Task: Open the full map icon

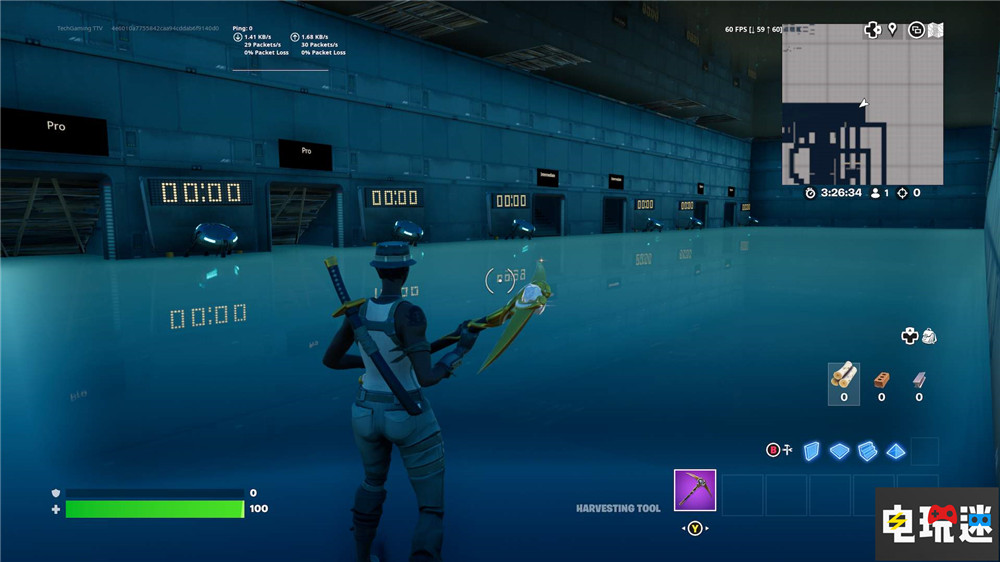Action: coord(935,30)
